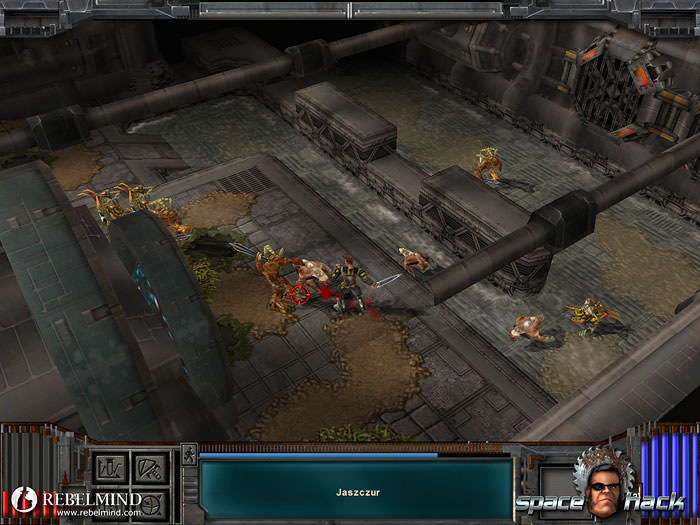Open the hero portrait with sunglasses
Screen dimensions: 700x525
pos(600,490)
